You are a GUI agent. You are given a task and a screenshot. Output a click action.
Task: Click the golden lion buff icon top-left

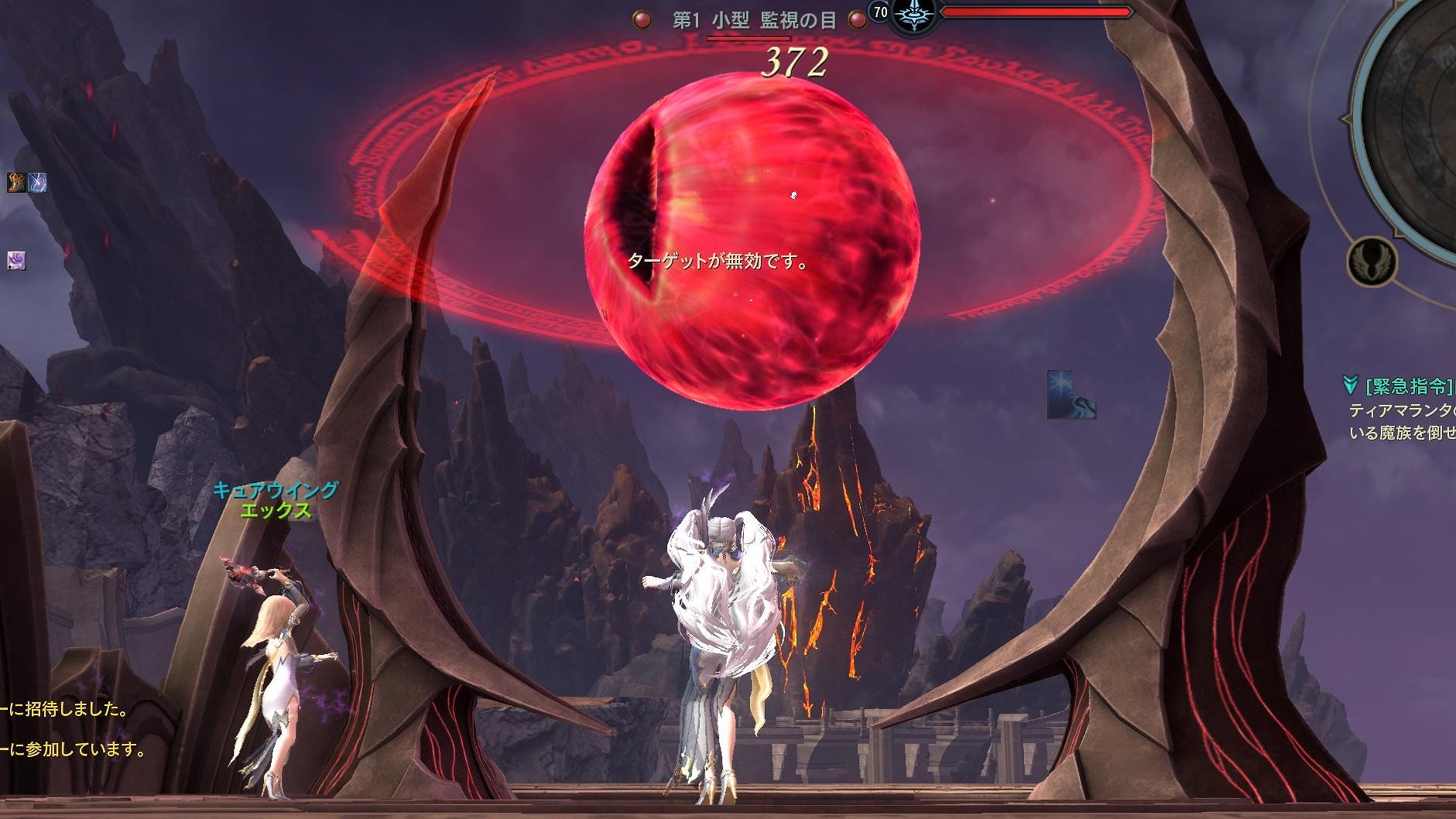[x=15, y=183]
